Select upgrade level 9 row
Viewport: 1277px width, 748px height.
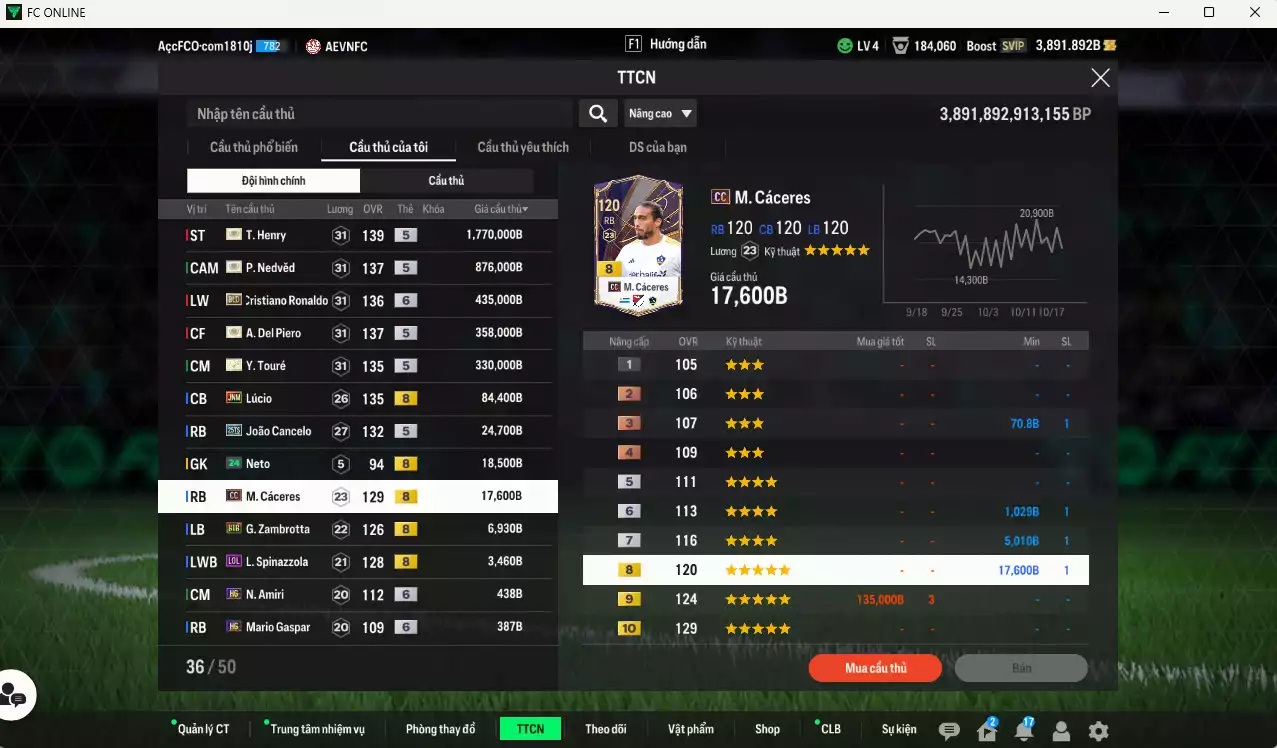(835, 599)
